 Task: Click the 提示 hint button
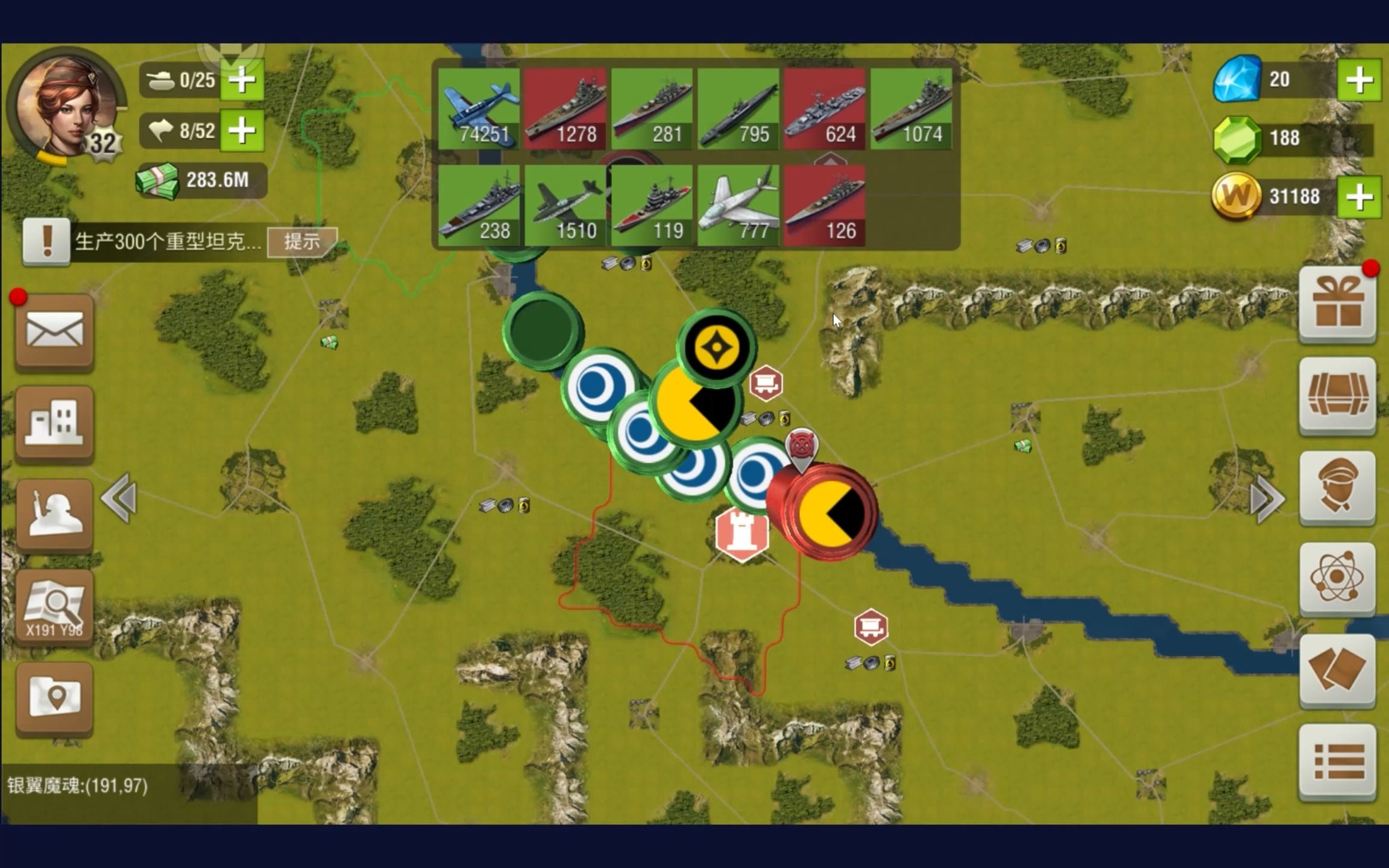pyautogui.click(x=302, y=242)
